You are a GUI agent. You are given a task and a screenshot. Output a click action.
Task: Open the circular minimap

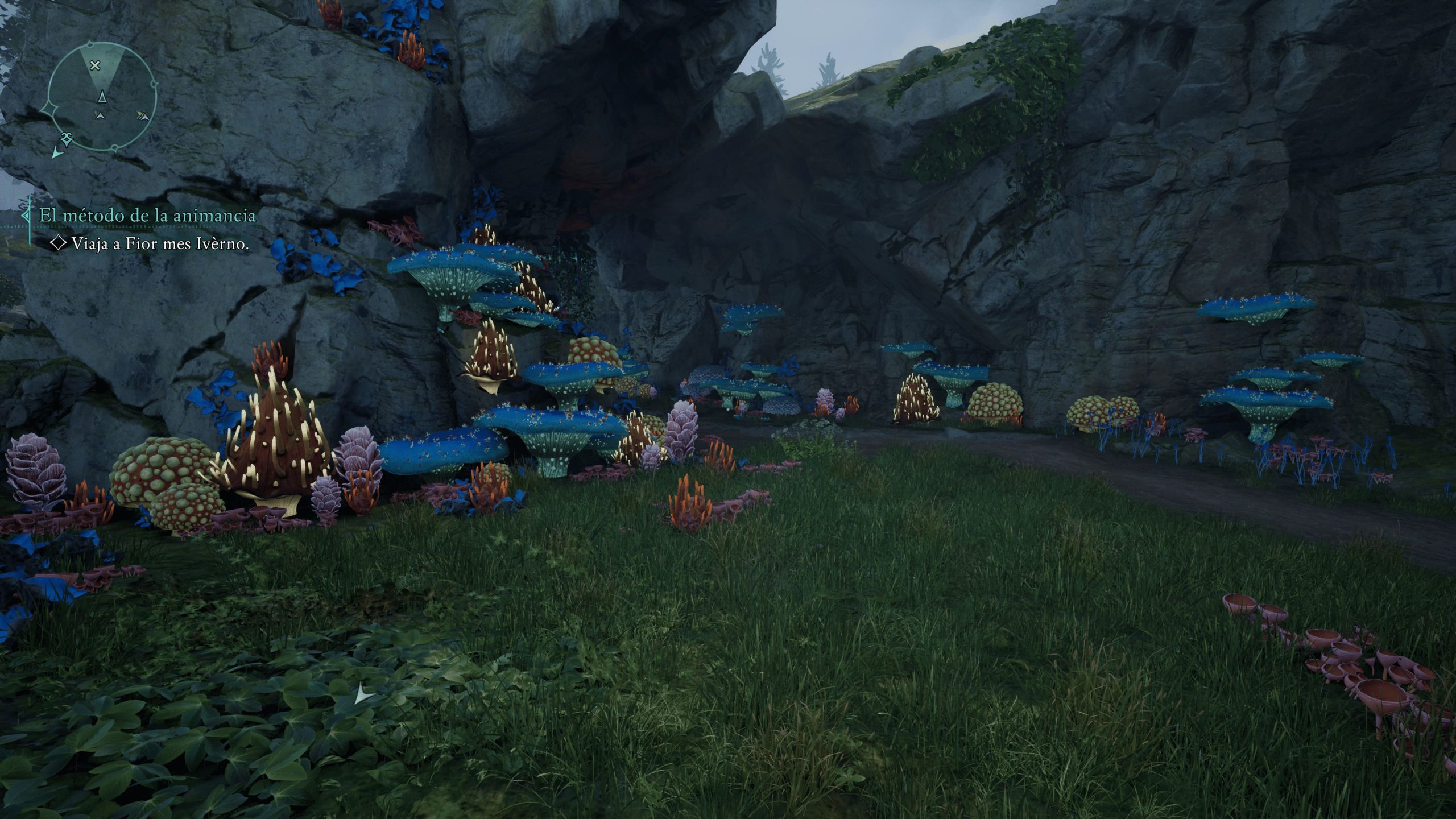102,97
